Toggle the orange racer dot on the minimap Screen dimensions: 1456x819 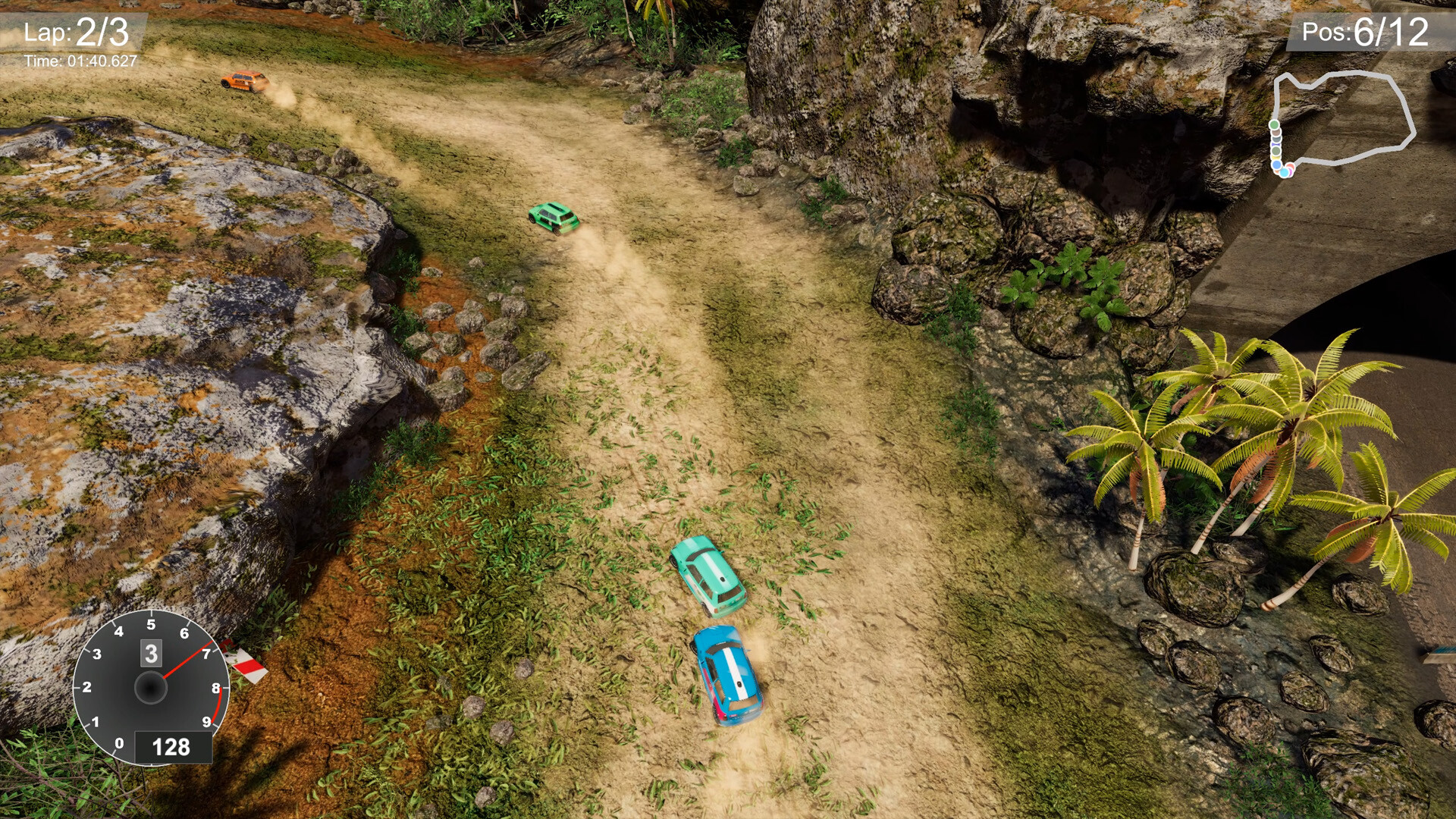click(1291, 166)
